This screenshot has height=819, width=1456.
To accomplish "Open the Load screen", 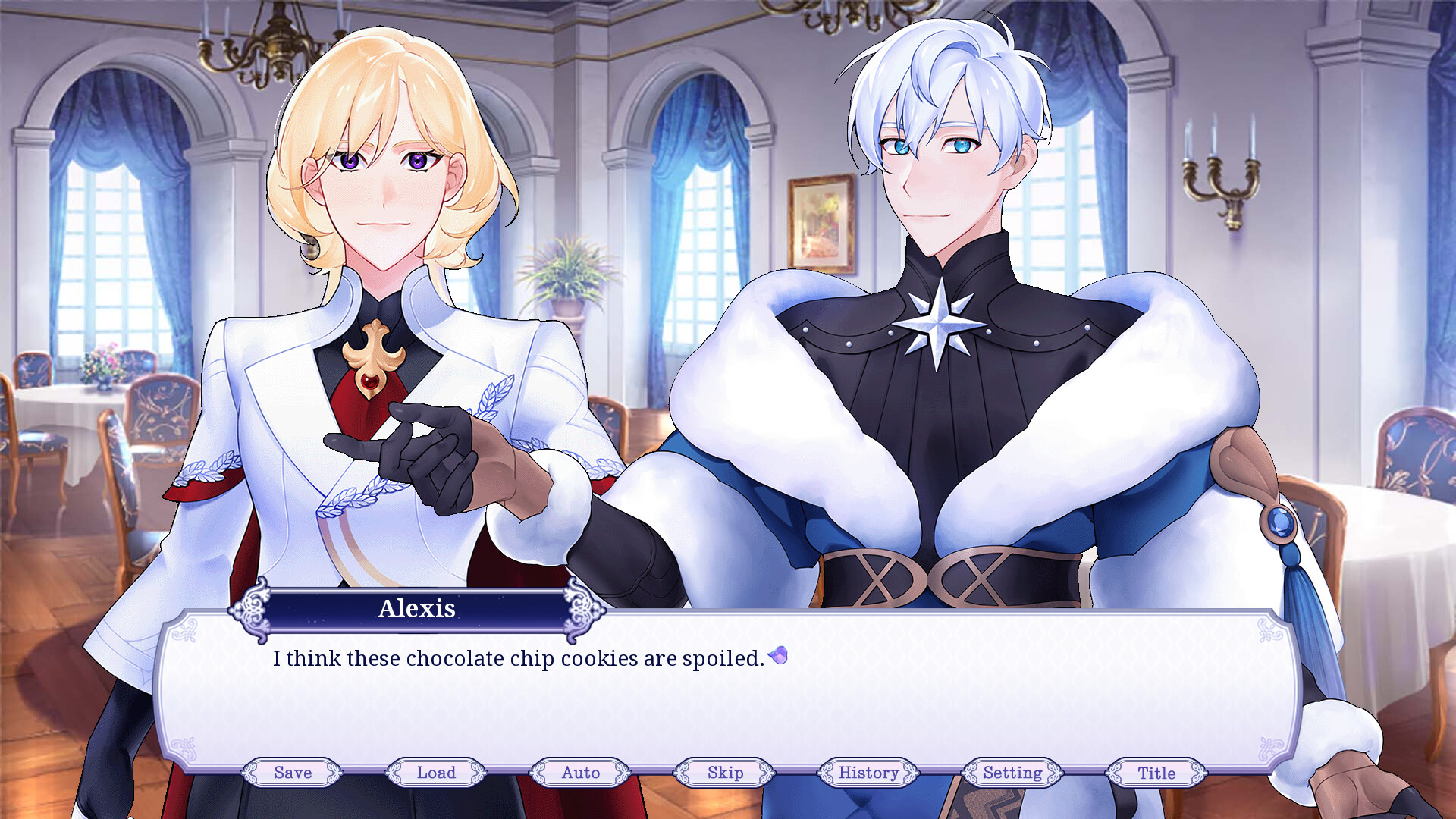I will click(437, 773).
